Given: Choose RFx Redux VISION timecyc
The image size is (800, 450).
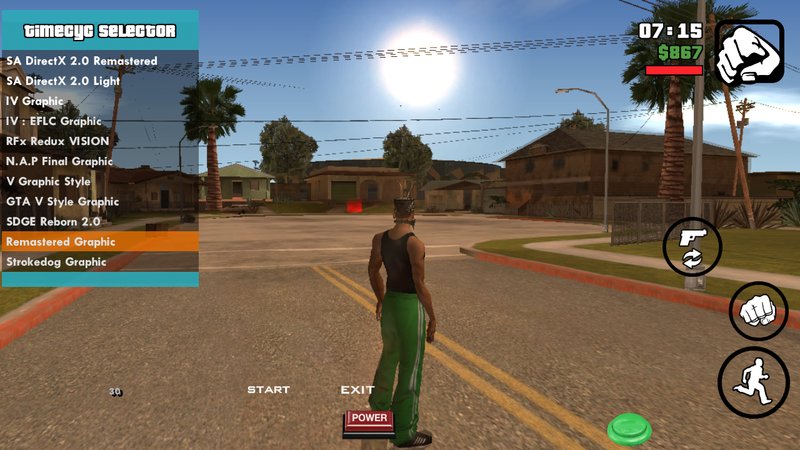Looking at the screenshot, I should (58, 141).
